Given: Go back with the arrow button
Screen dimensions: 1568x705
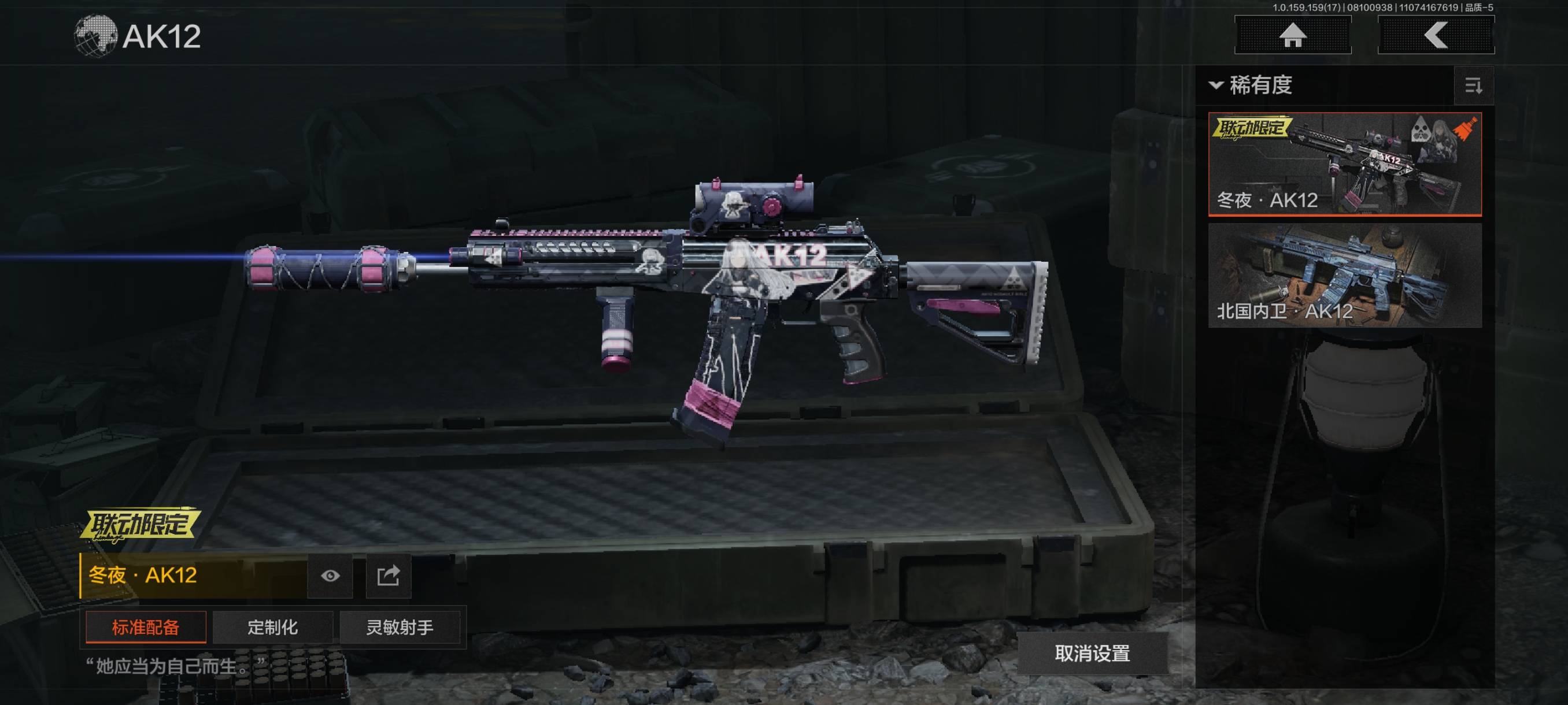Looking at the screenshot, I should pos(1435,35).
